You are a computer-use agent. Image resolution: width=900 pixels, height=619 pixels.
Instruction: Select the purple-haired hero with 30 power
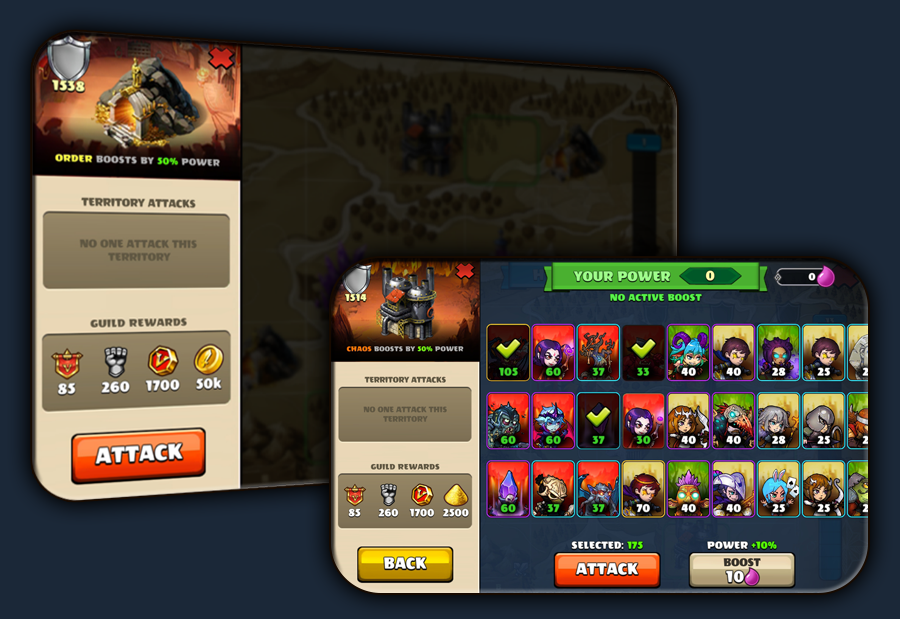coord(644,420)
